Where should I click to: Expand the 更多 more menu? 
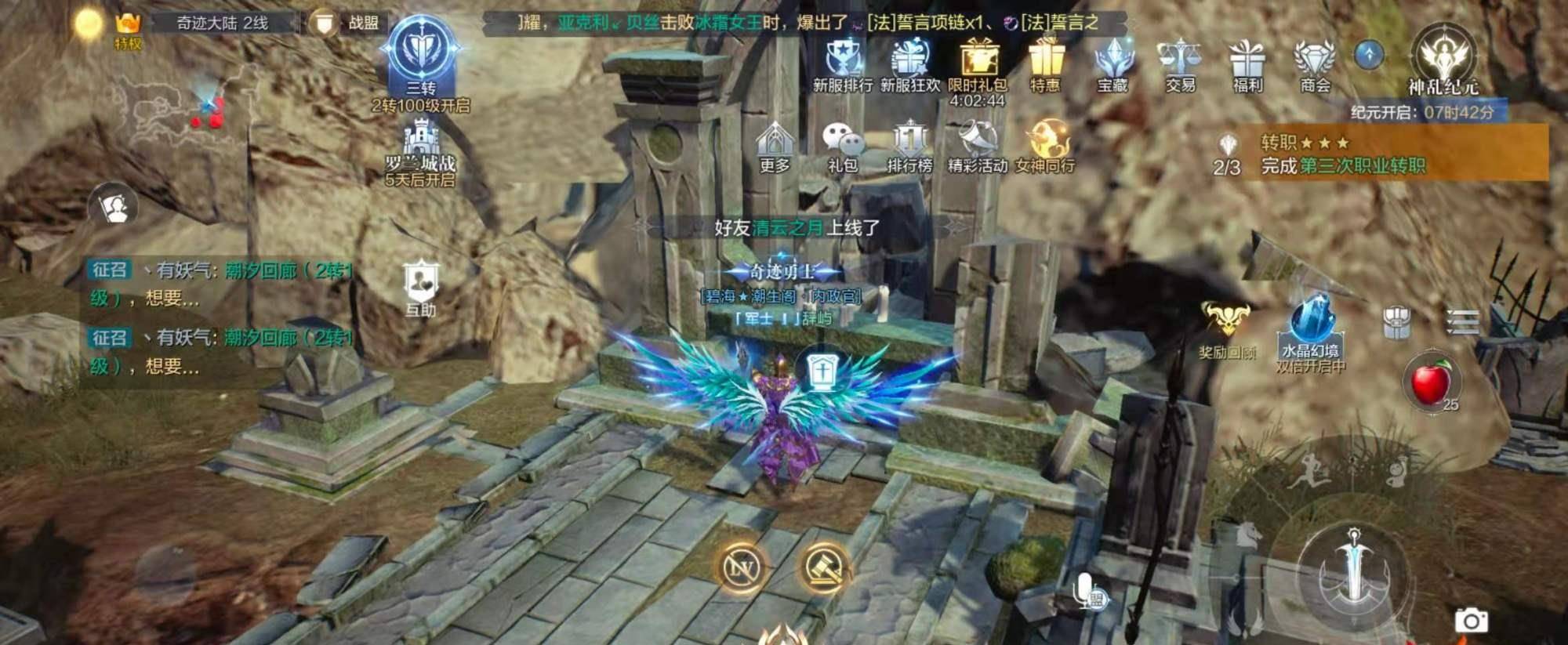[775, 145]
